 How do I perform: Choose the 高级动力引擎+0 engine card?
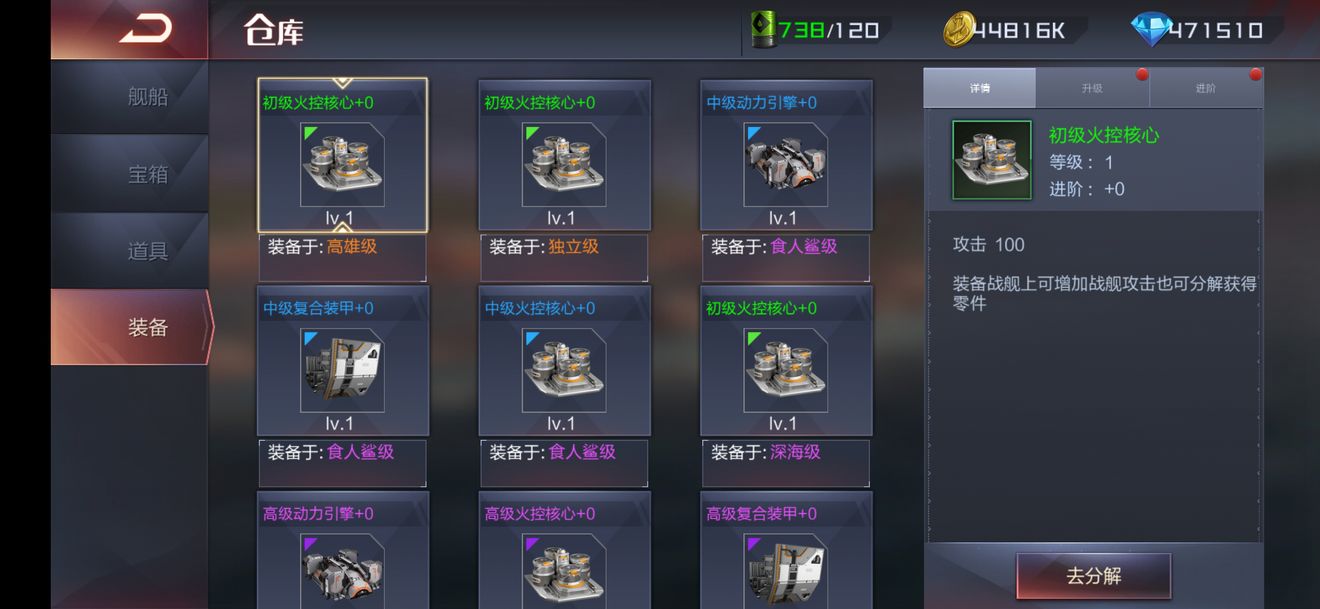(342, 555)
